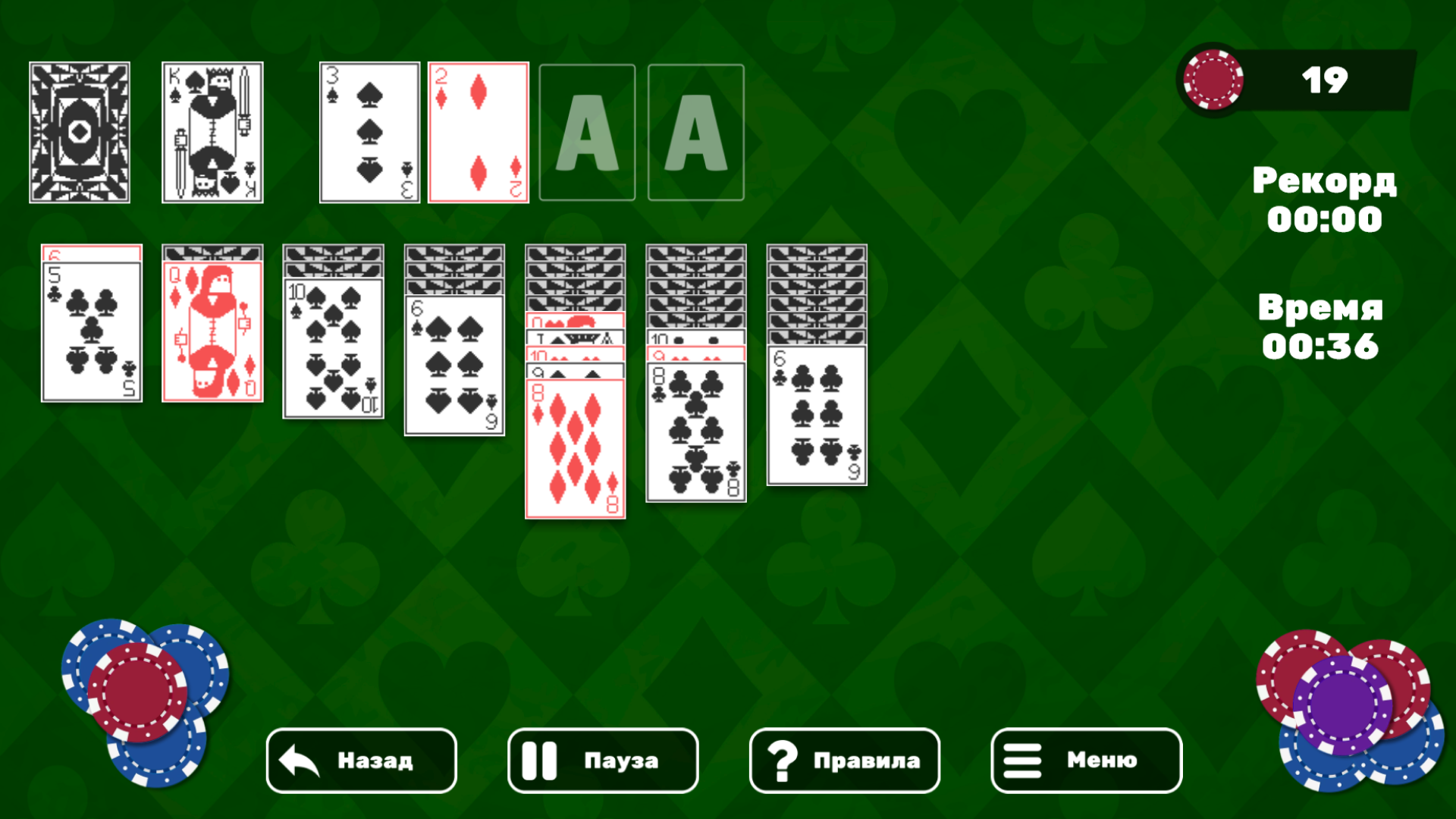Screen dimensions: 1456x819
Task: Select the King of Spades on waste pile
Action: click(212, 132)
